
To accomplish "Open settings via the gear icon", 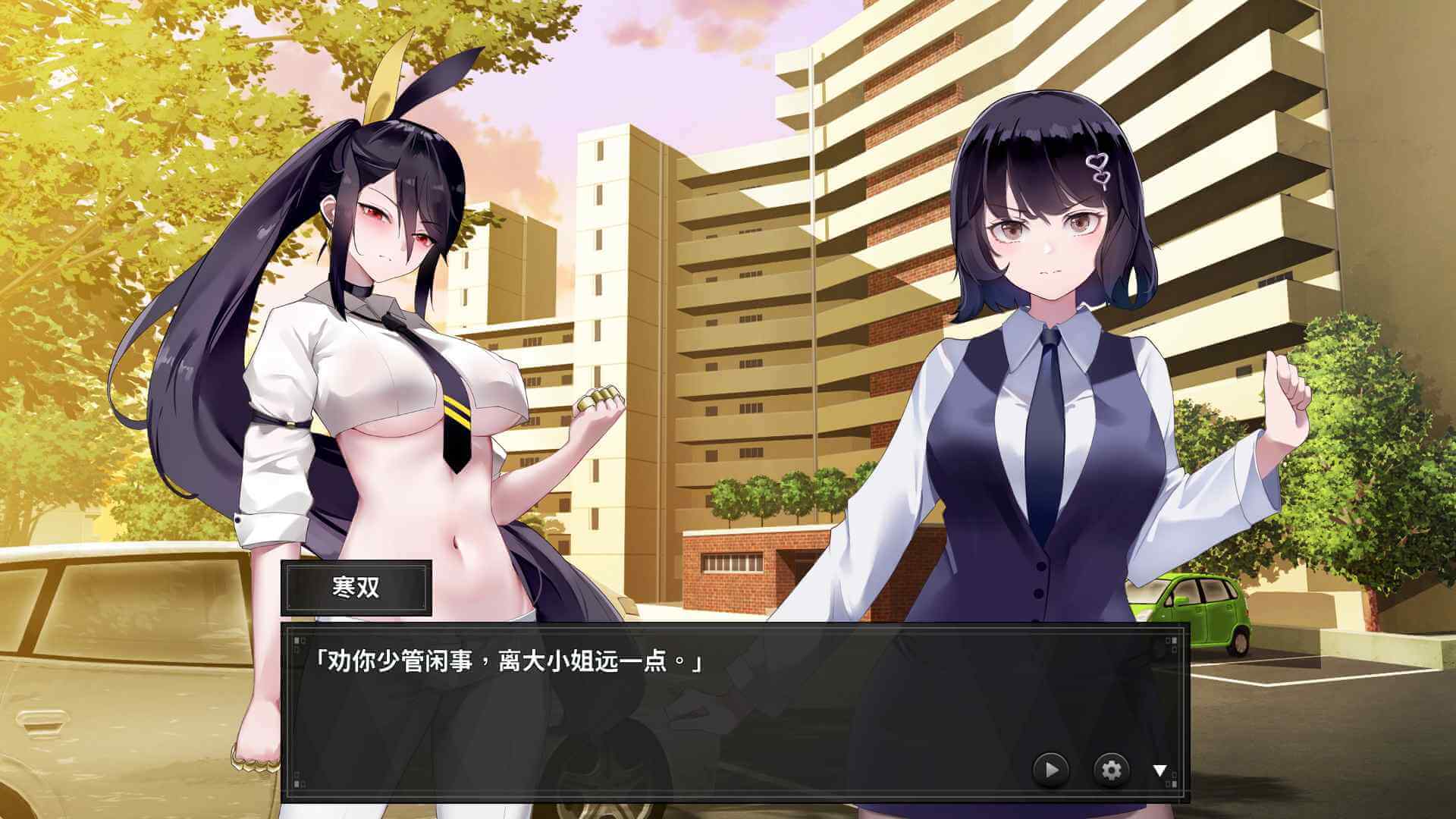I will [x=1111, y=770].
